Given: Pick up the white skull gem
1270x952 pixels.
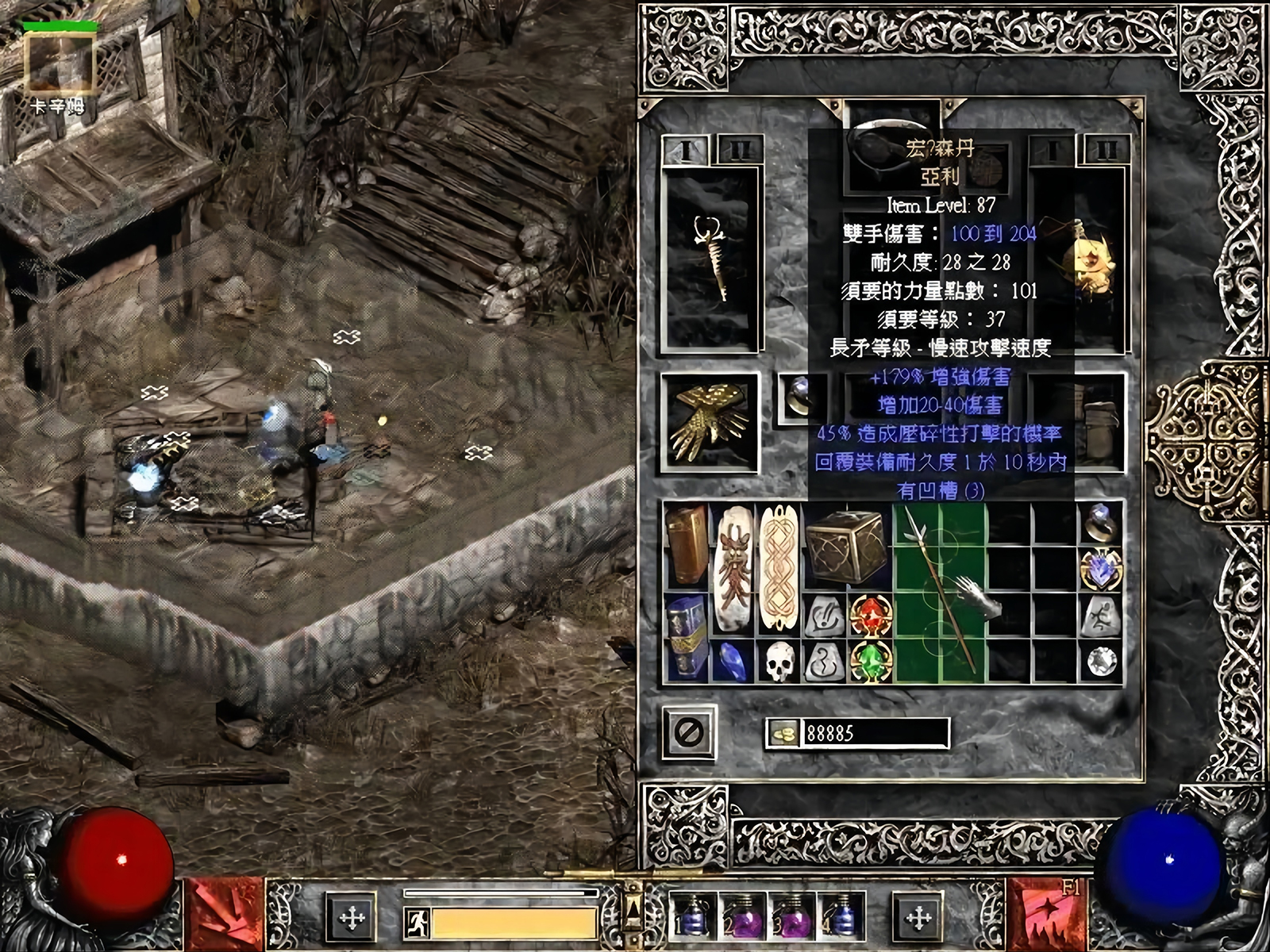Looking at the screenshot, I should click(x=779, y=661).
